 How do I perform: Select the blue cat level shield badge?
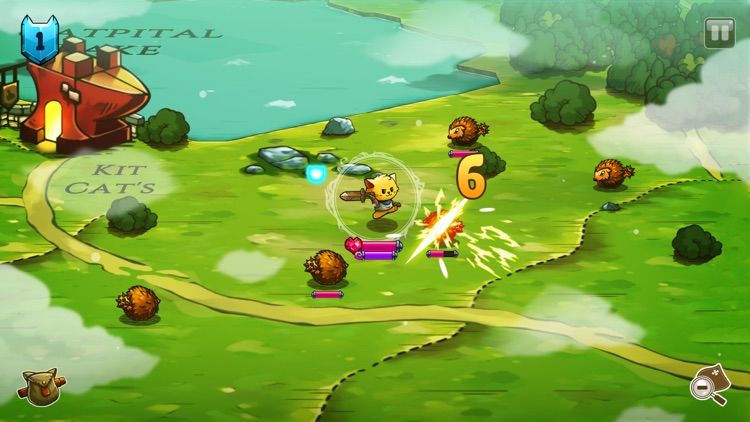(39, 40)
